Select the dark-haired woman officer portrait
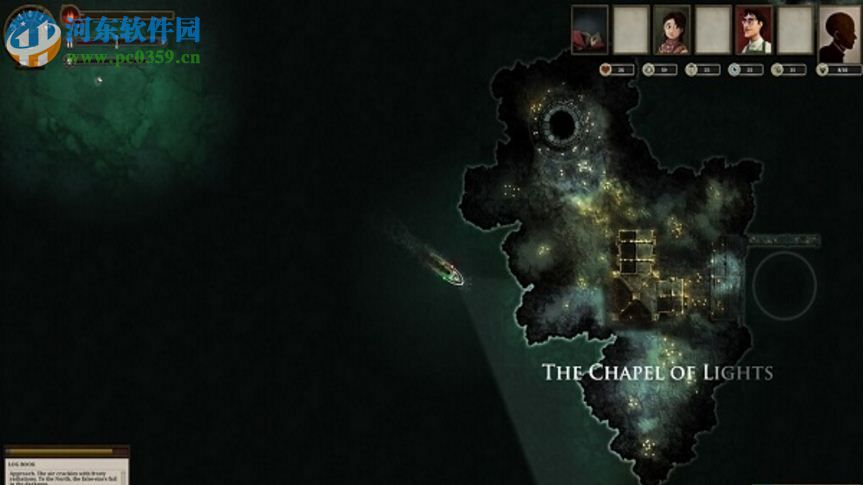 [672, 30]
